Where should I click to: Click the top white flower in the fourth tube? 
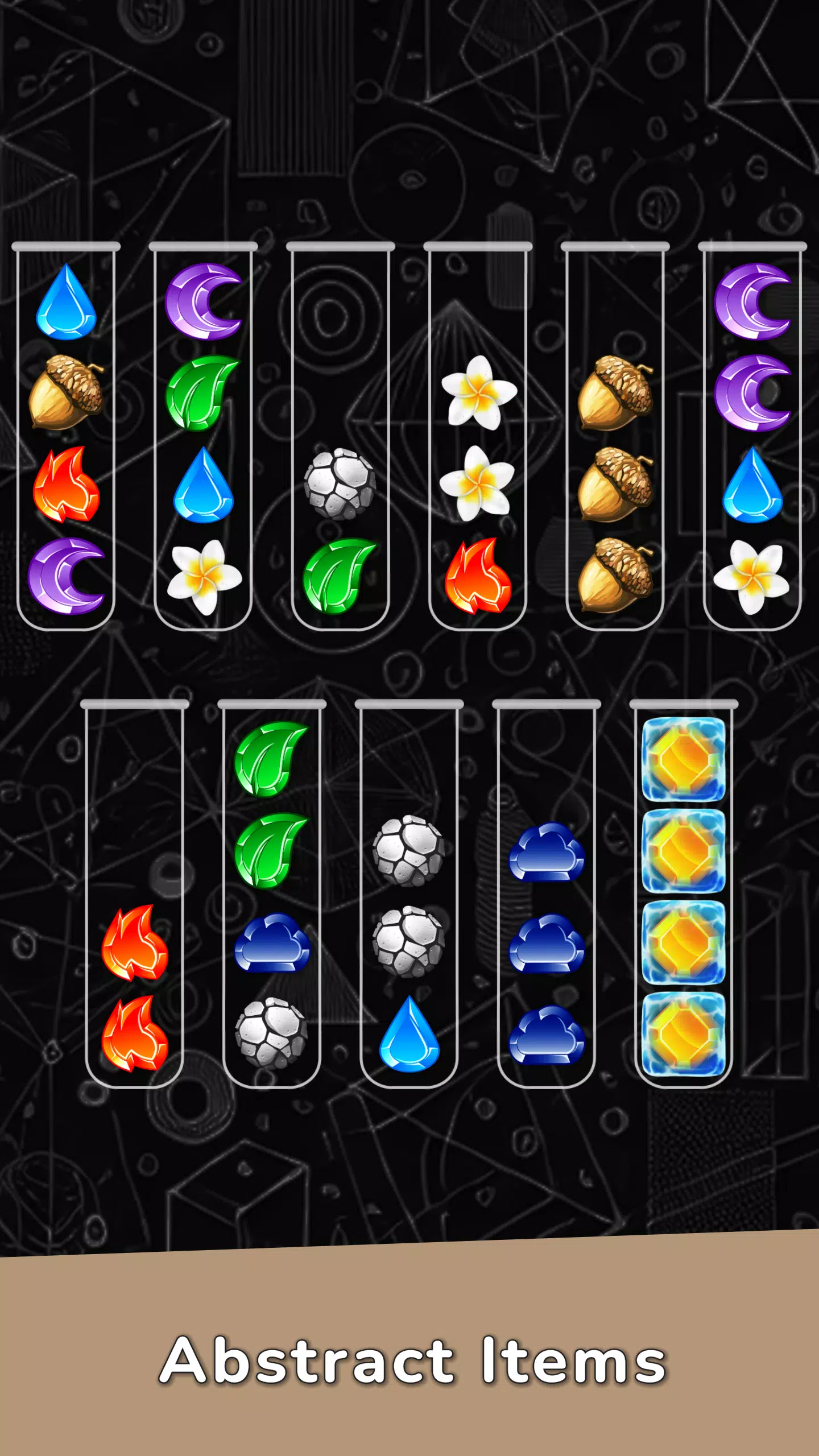477,392
